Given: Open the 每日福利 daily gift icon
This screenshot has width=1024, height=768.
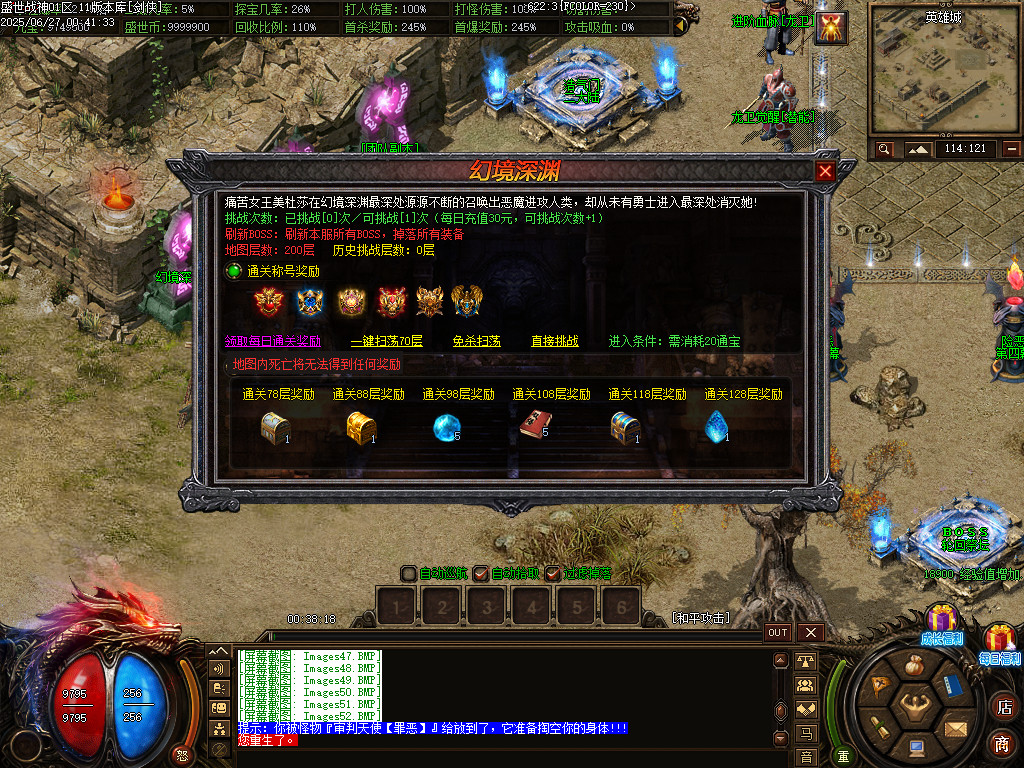Looking at the screenshot, I should point(999,640).
